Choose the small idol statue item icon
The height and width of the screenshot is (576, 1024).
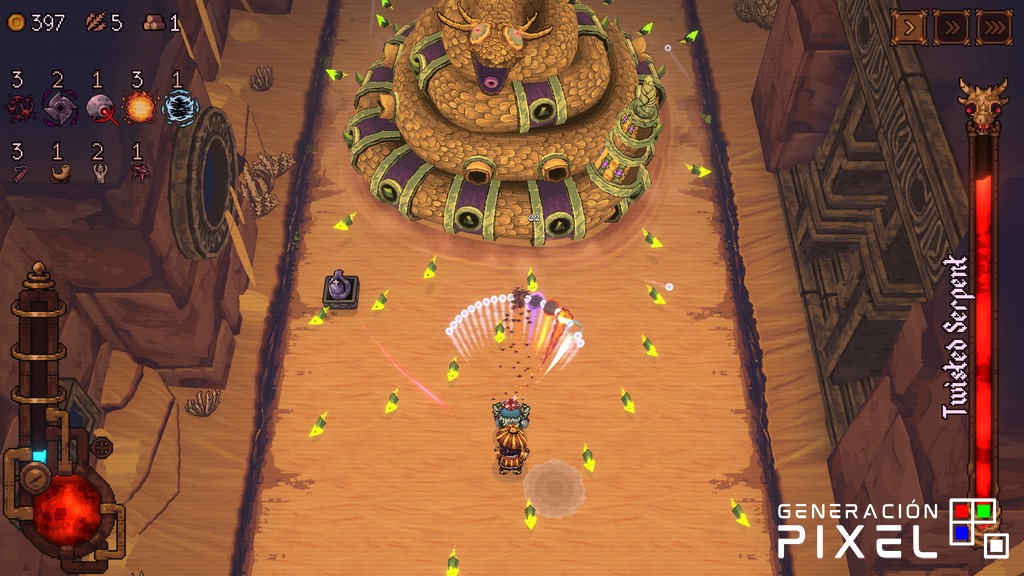98,173
